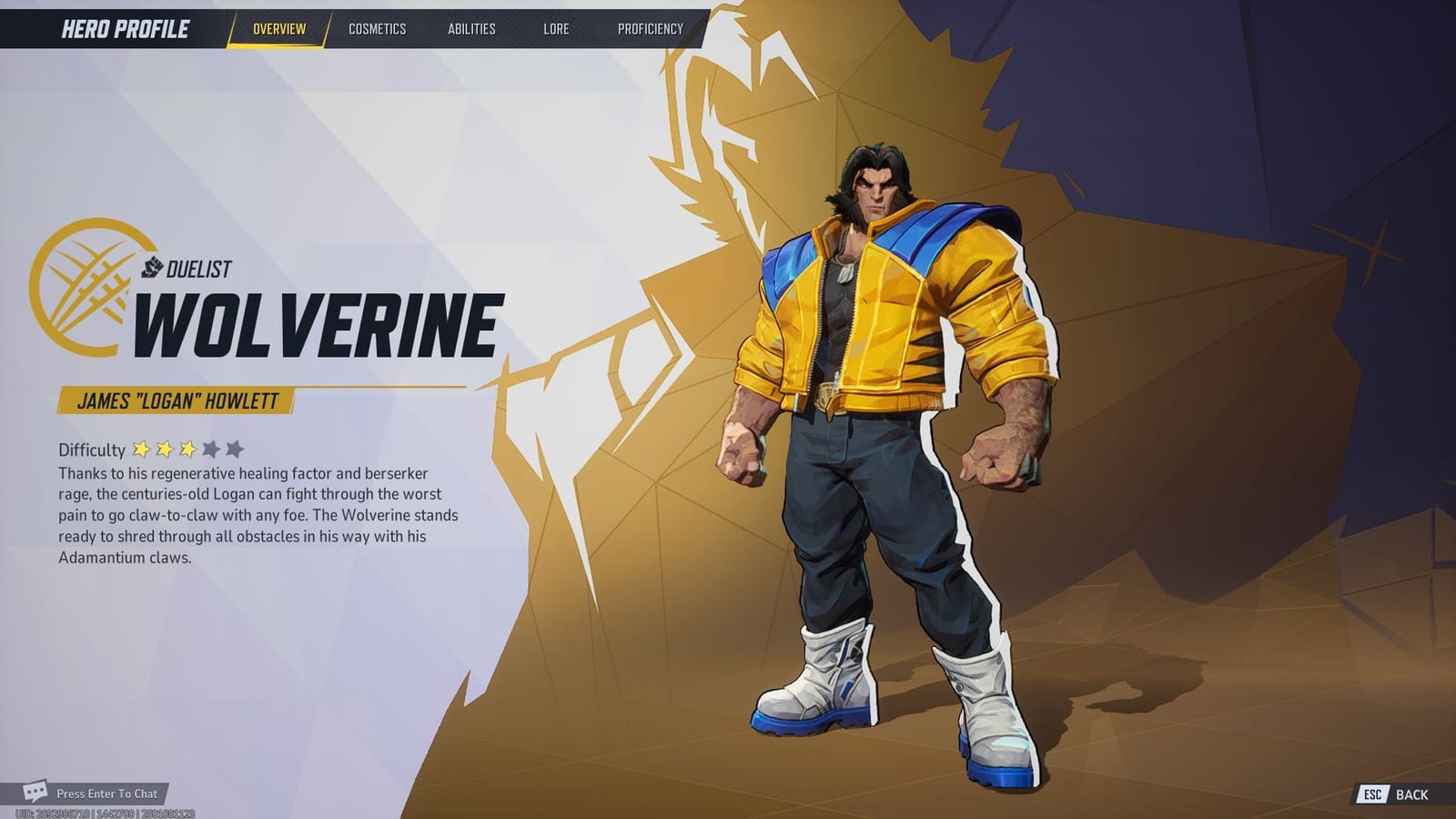1456x819 pixels.
Task: Click the Hero Profile header
Action: (x=123, y=26)
